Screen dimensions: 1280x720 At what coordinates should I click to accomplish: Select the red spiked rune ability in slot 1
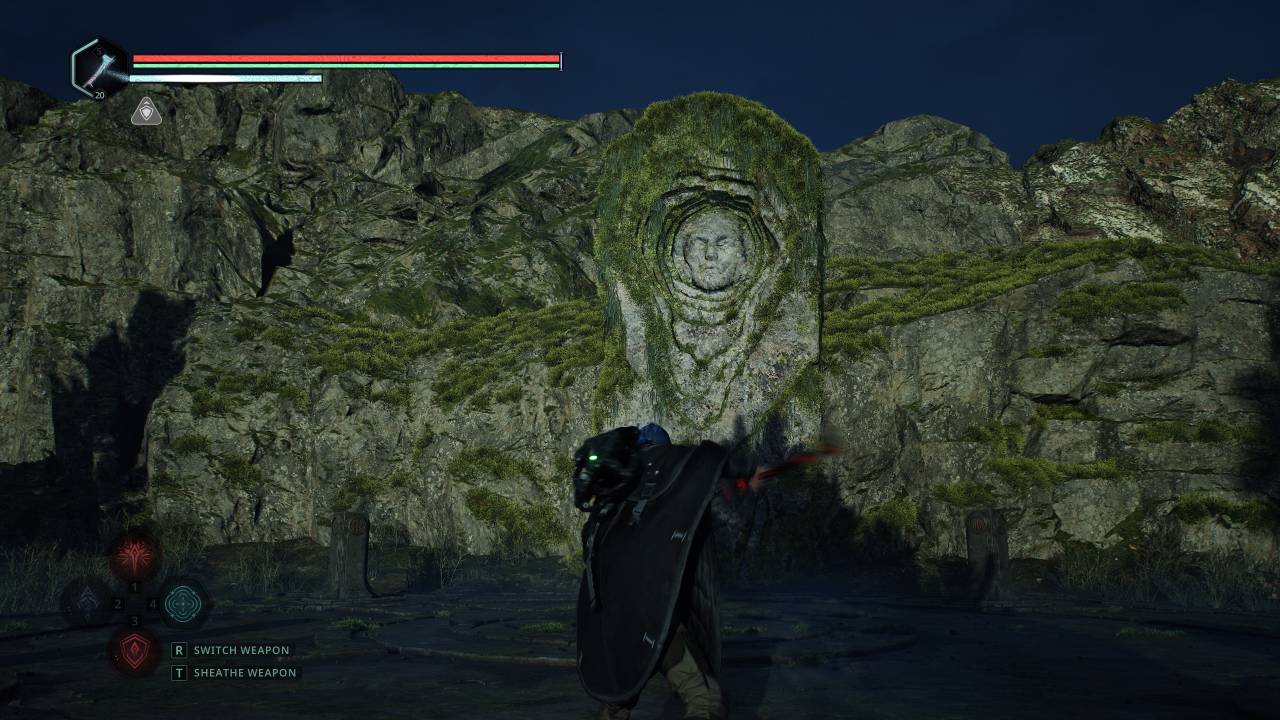click(x=135, y=556)
